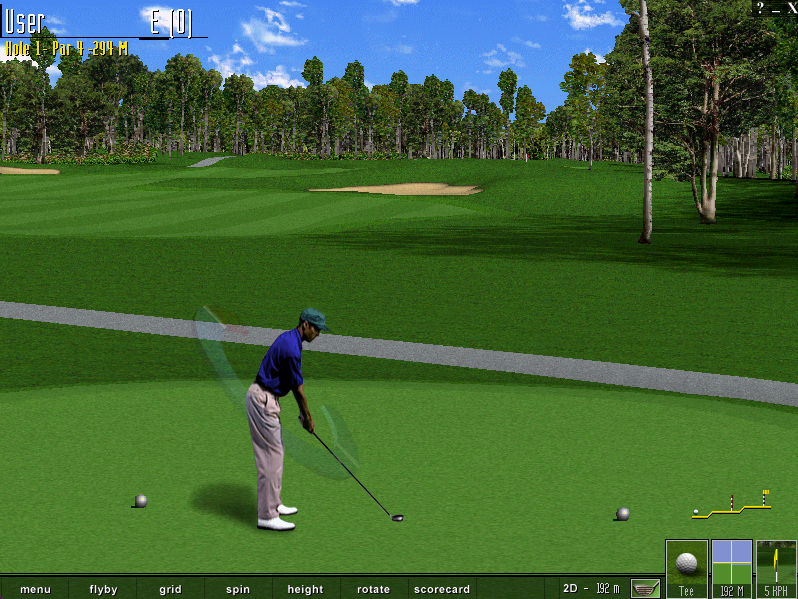Adjust the shot height option
This screenshot has height=599, width=798.
pyautogui.click(x=305, y=589)
